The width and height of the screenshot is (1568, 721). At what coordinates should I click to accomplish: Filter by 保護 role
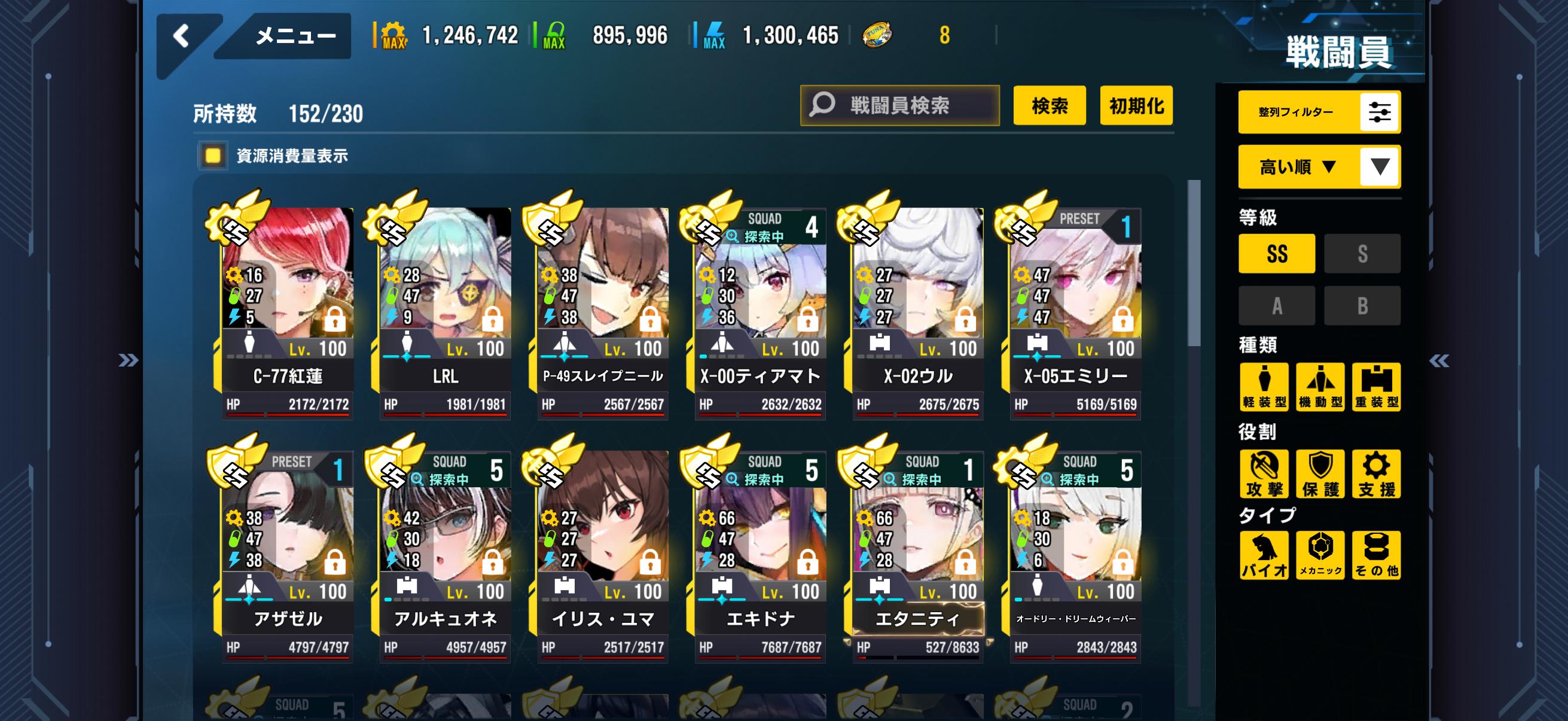pyautogui.click(x=1320, y=474)
